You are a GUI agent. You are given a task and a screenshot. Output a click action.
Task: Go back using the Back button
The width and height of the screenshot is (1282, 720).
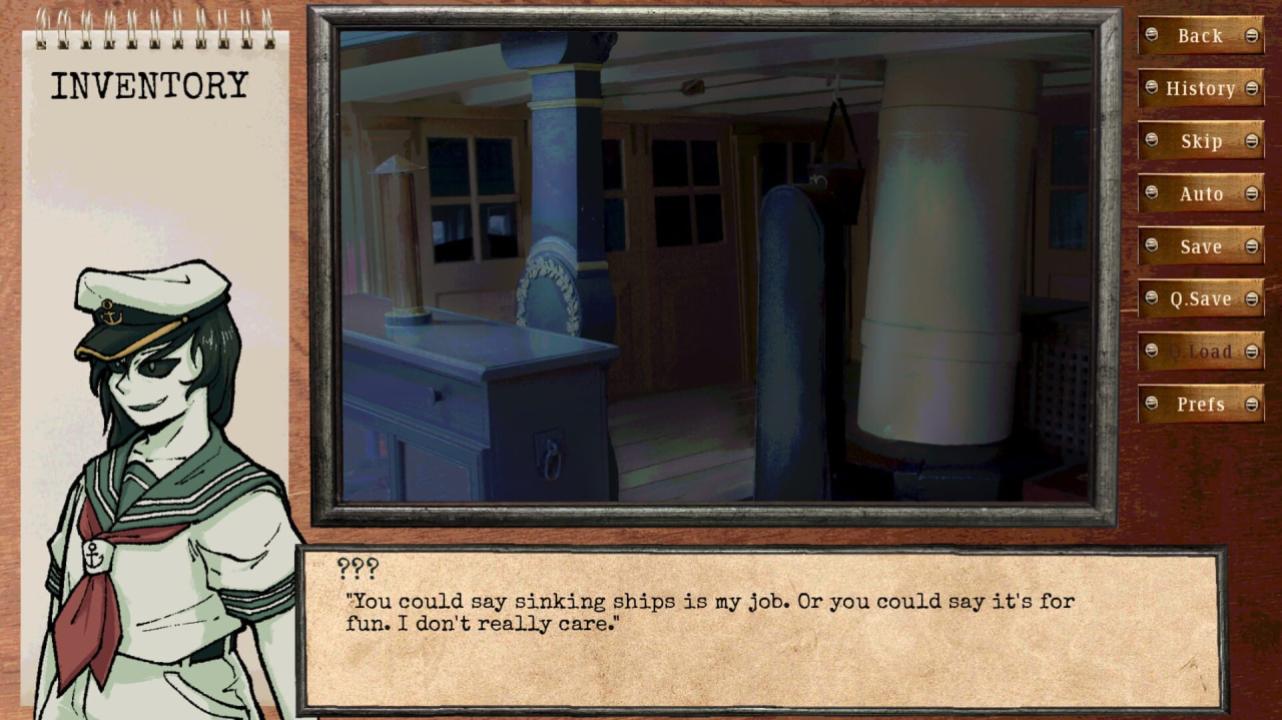coord(1200,36)
